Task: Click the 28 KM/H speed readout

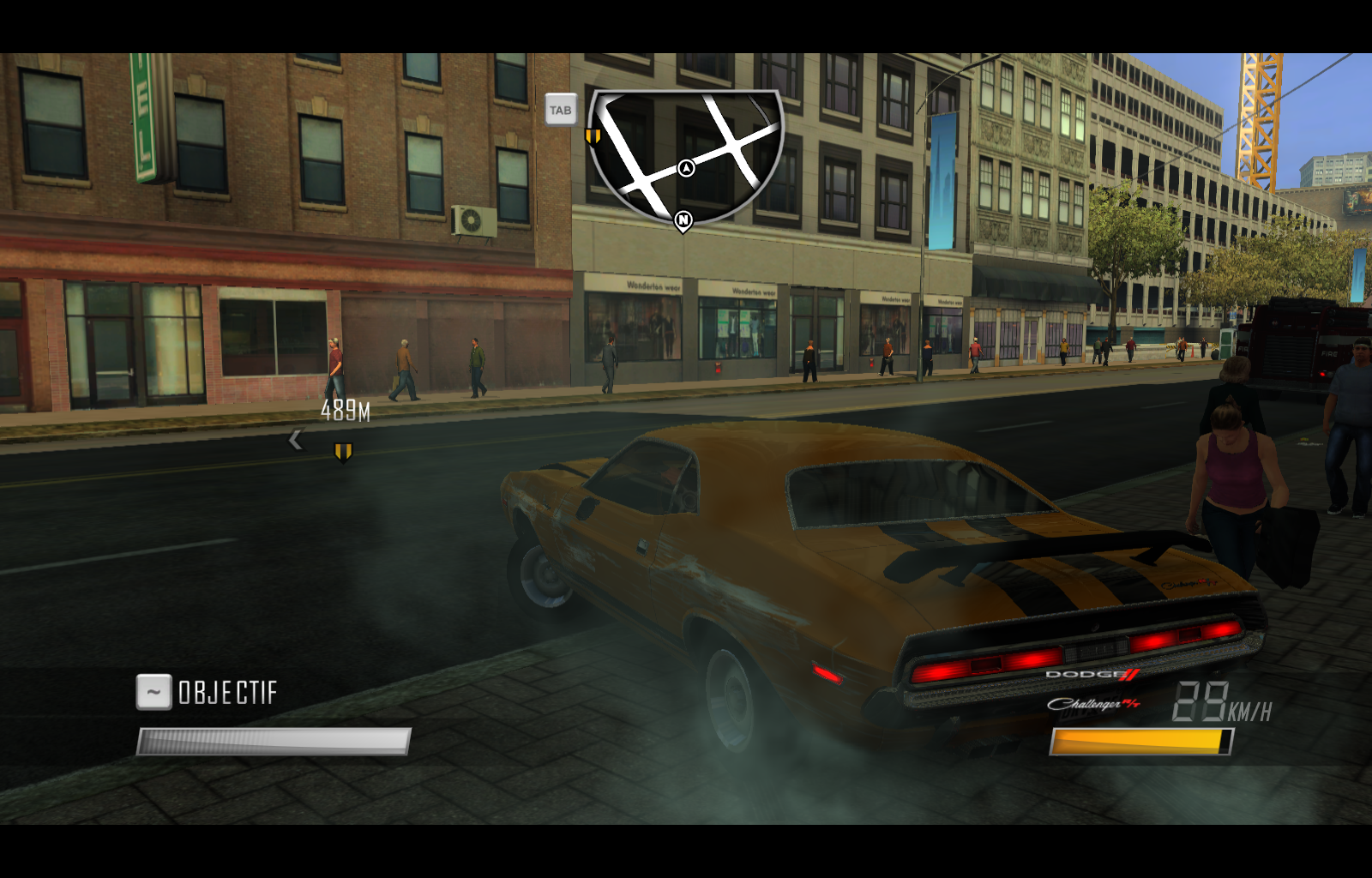Action: pyautogui.click(x=1218, y=703)
